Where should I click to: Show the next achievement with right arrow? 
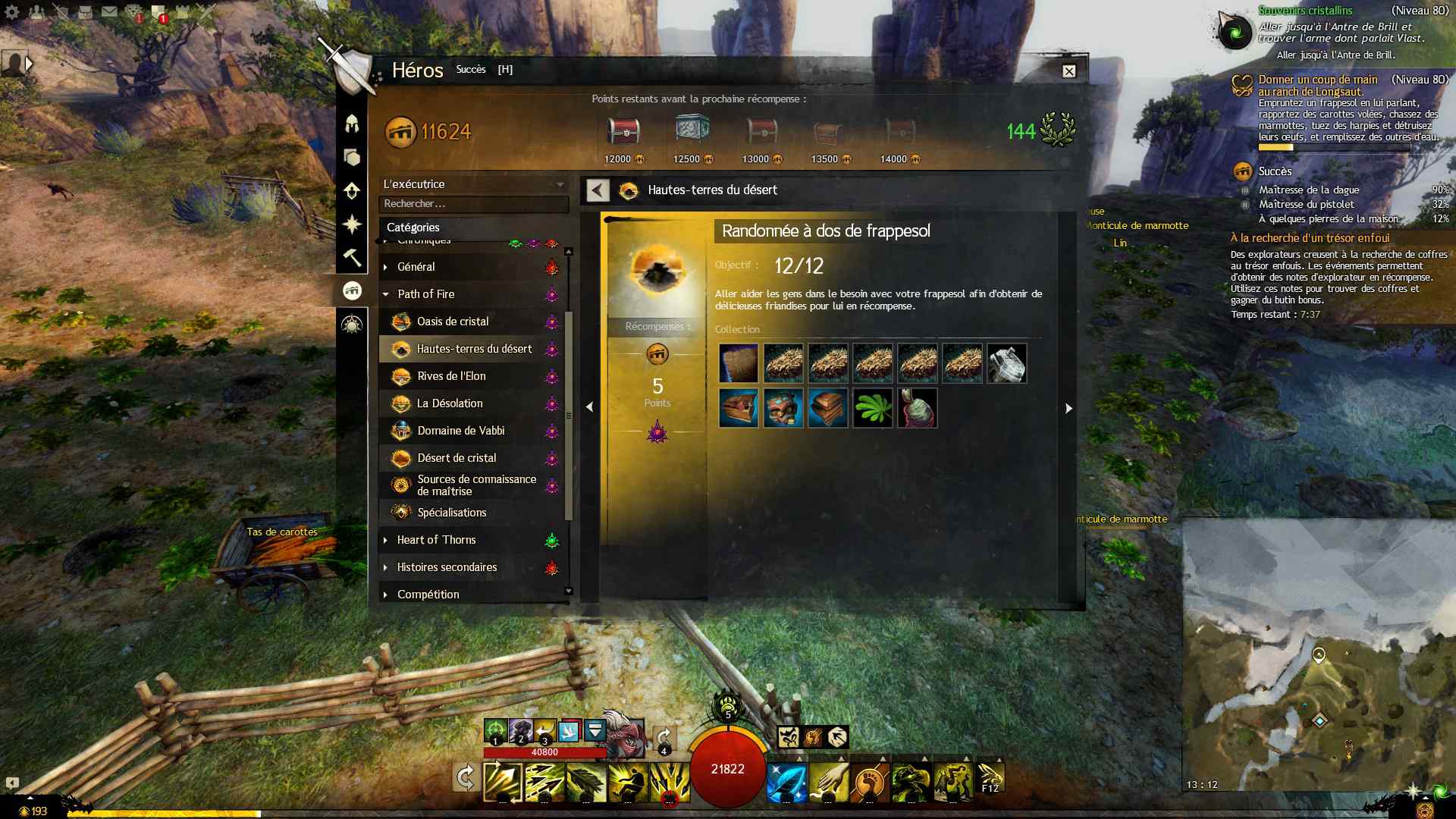(1068, 408)
